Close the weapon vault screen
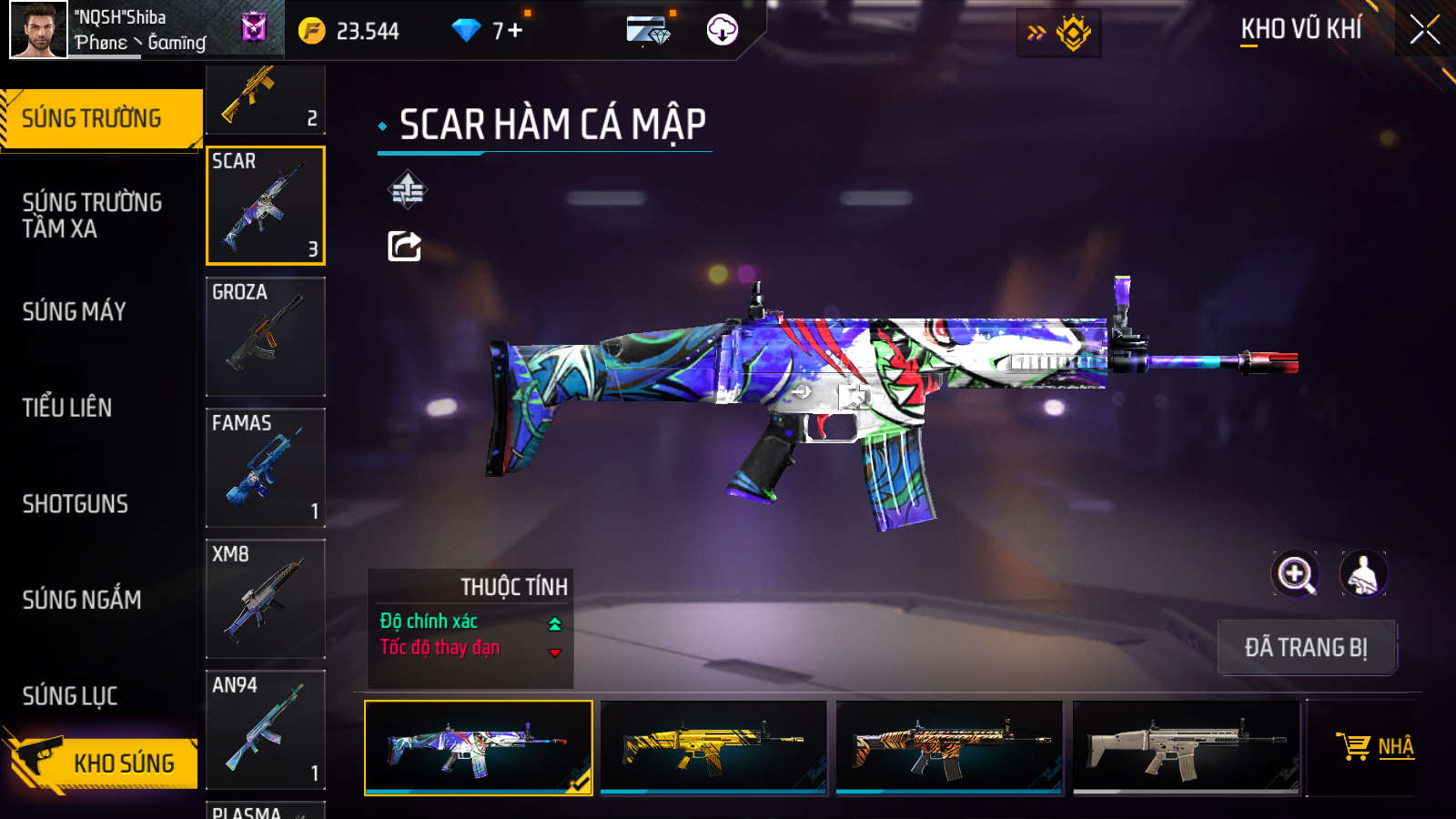 tap(1424, 30)
